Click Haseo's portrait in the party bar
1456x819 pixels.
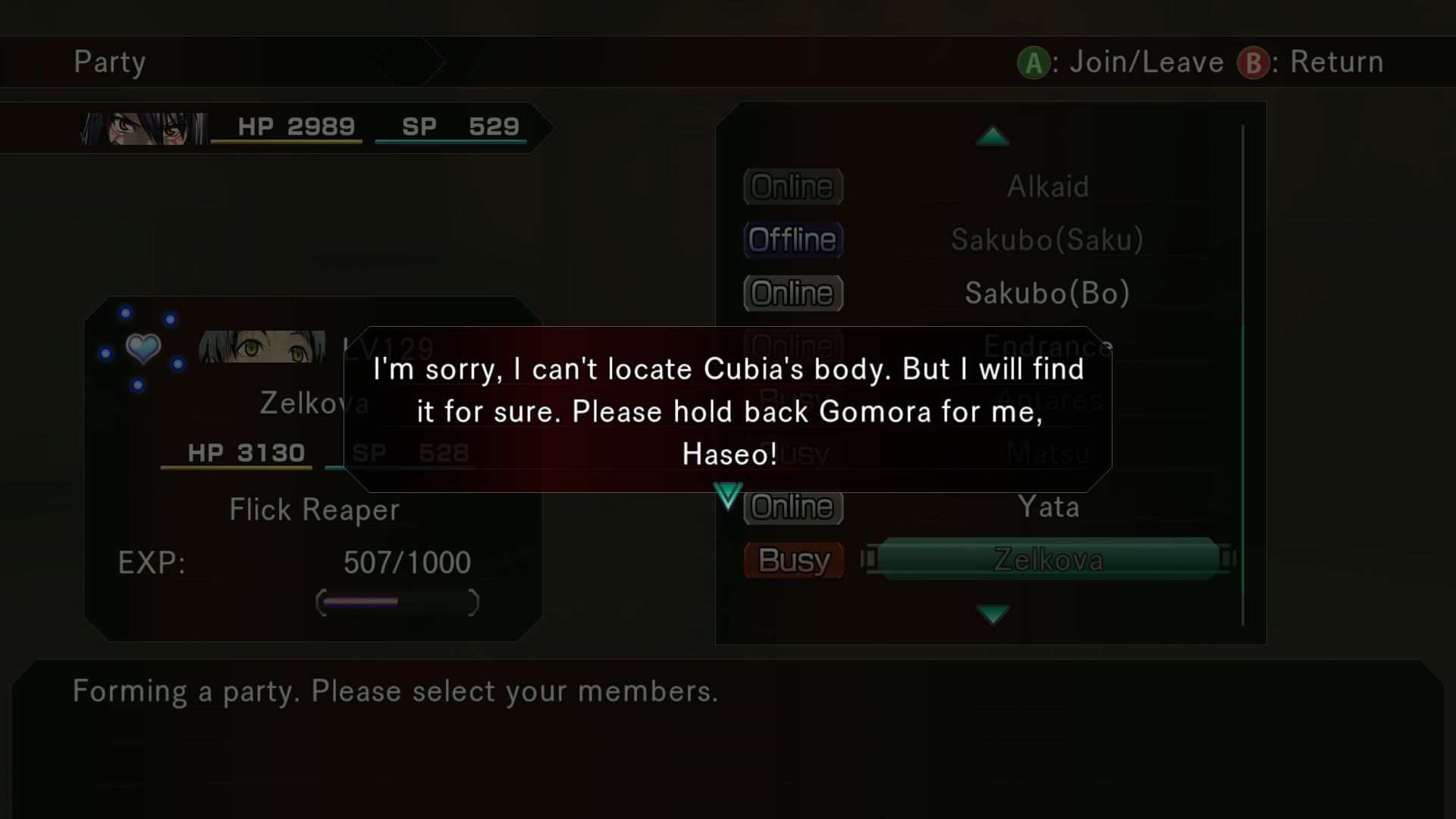pyautogui.click(x=144, y=128)
